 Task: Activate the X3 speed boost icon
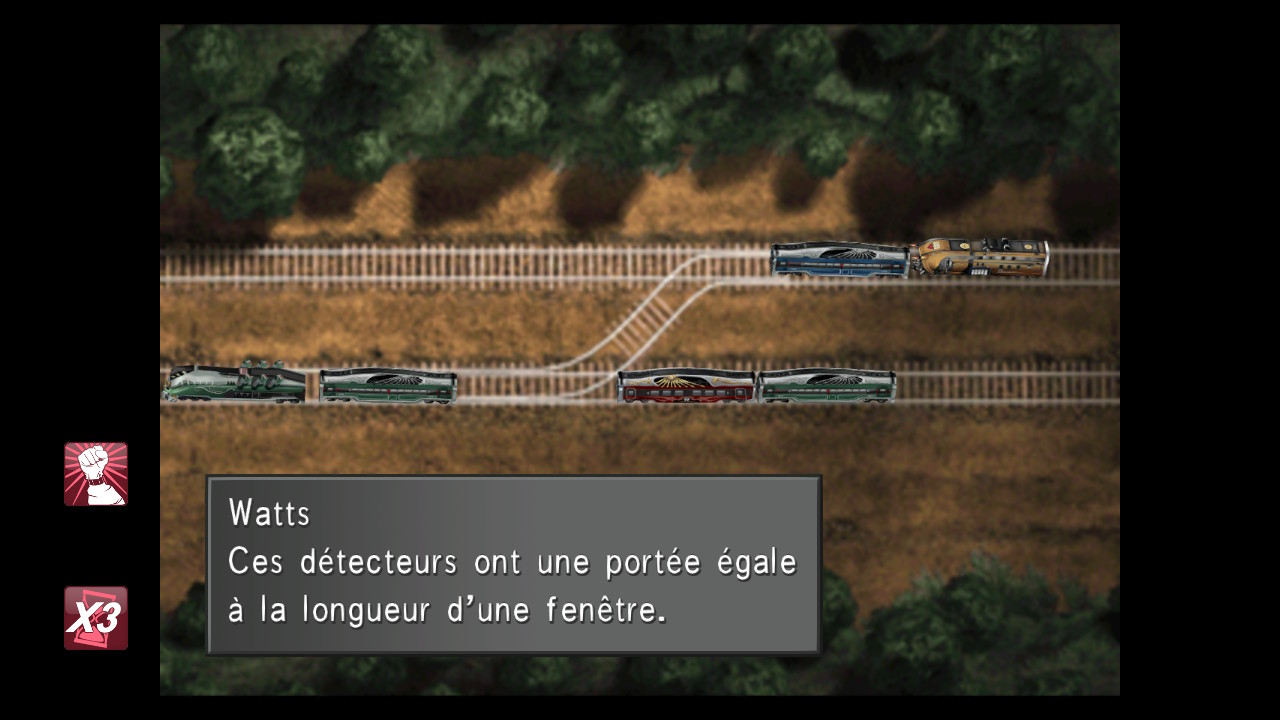(x=96, y=618)
